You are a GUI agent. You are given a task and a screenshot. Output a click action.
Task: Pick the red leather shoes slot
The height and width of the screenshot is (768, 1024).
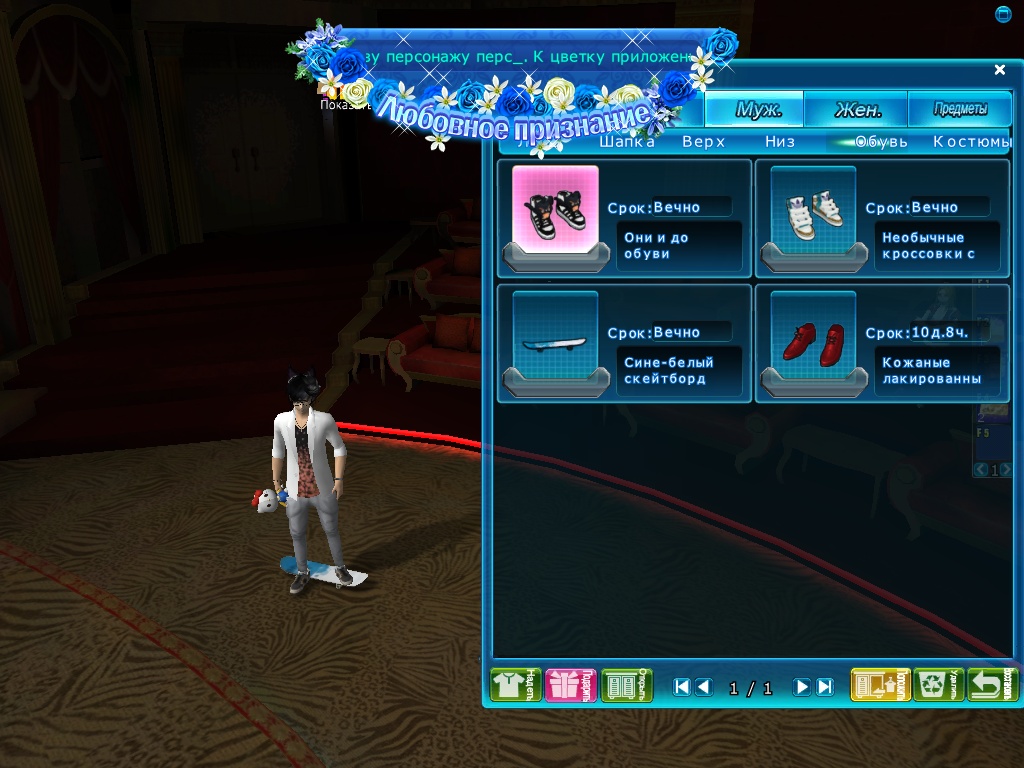coord(813,336)
